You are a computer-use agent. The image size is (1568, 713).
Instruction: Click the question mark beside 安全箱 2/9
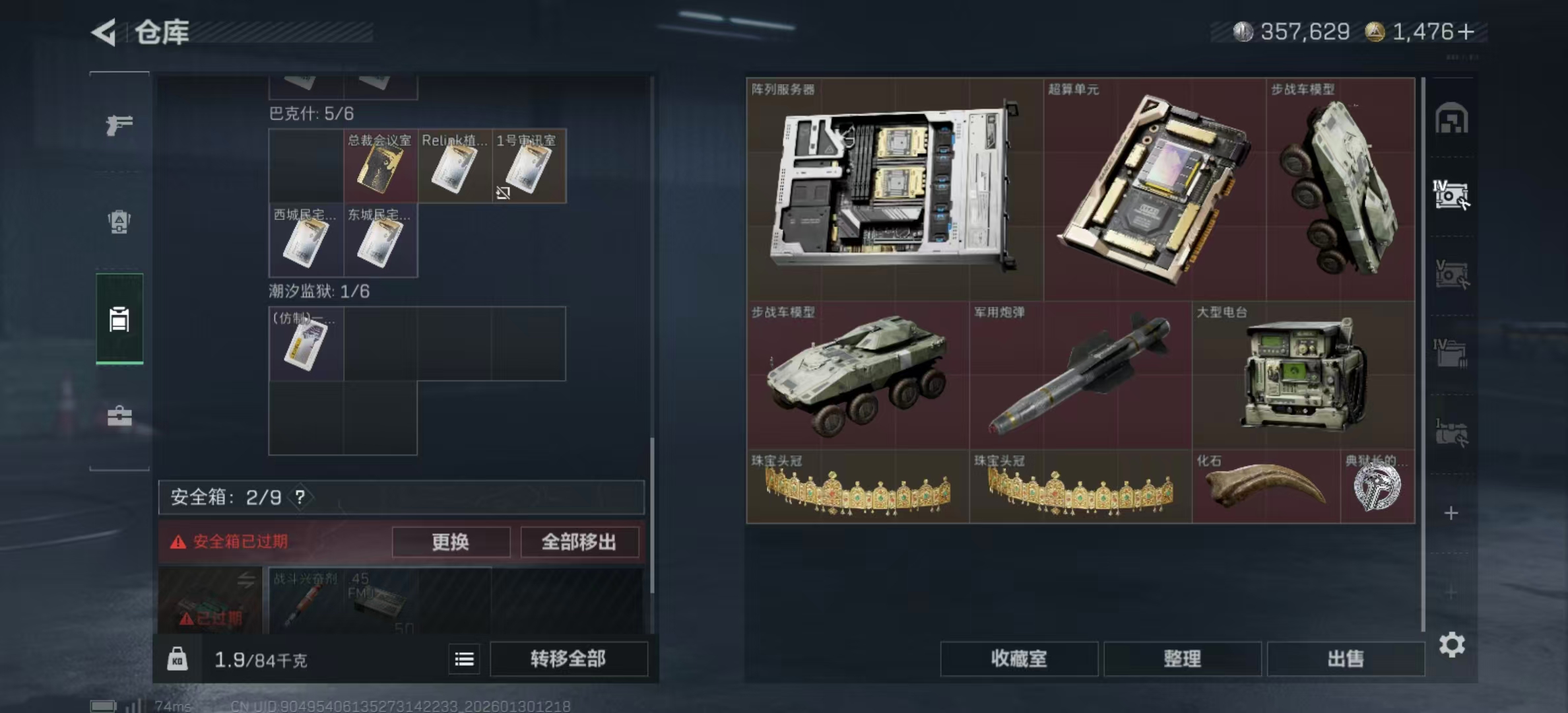[x=298, y=498]
